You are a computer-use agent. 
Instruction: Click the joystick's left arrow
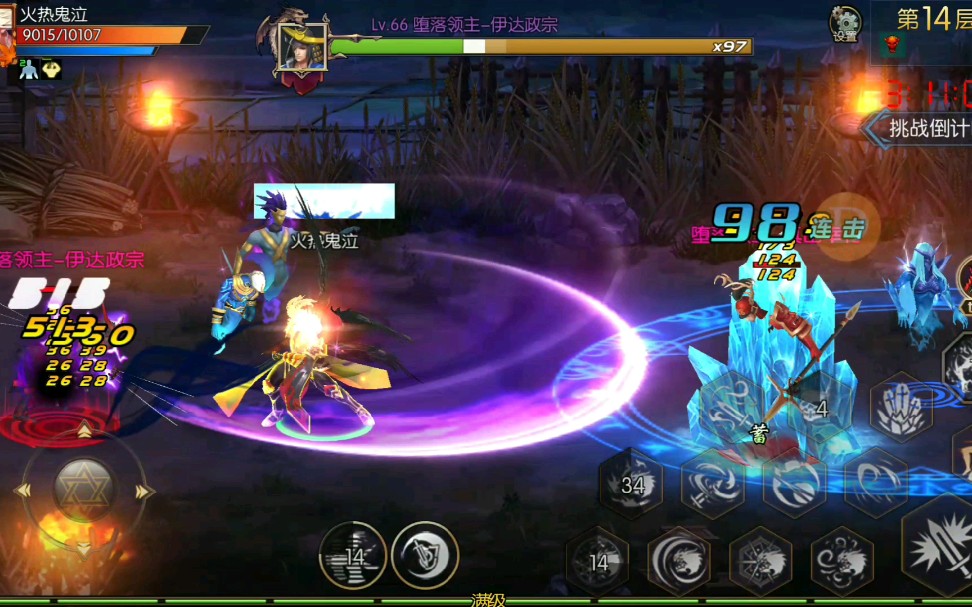click(x=22, y=491)
